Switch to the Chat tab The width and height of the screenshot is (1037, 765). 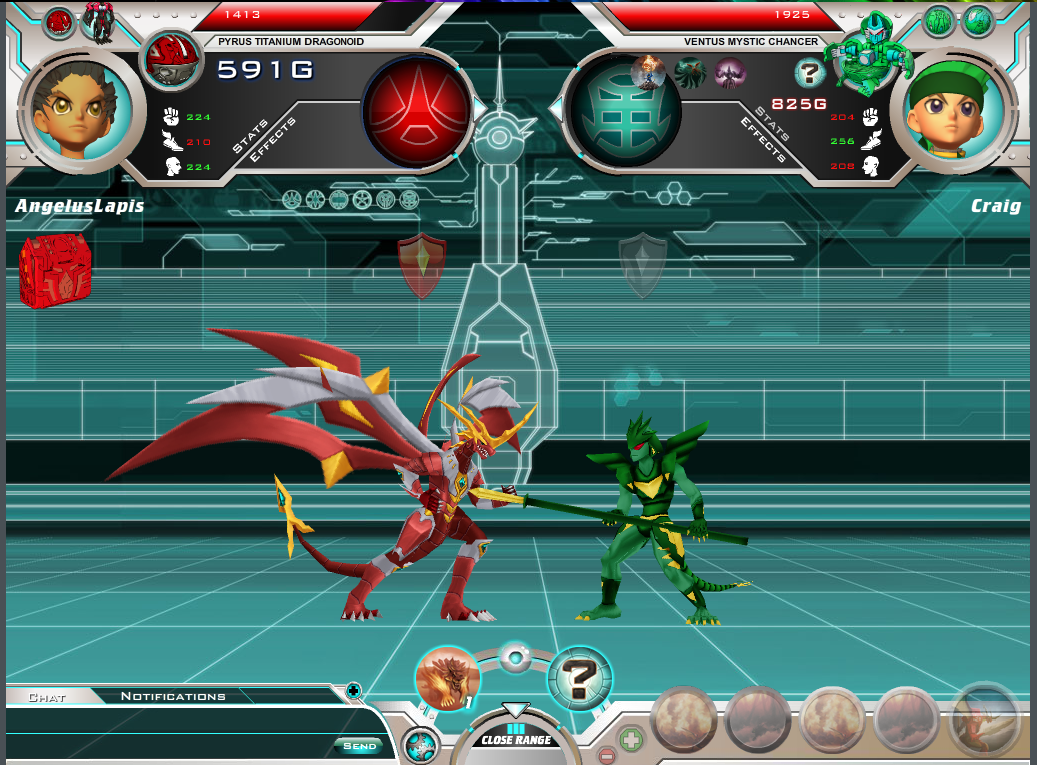pos(47,697)
